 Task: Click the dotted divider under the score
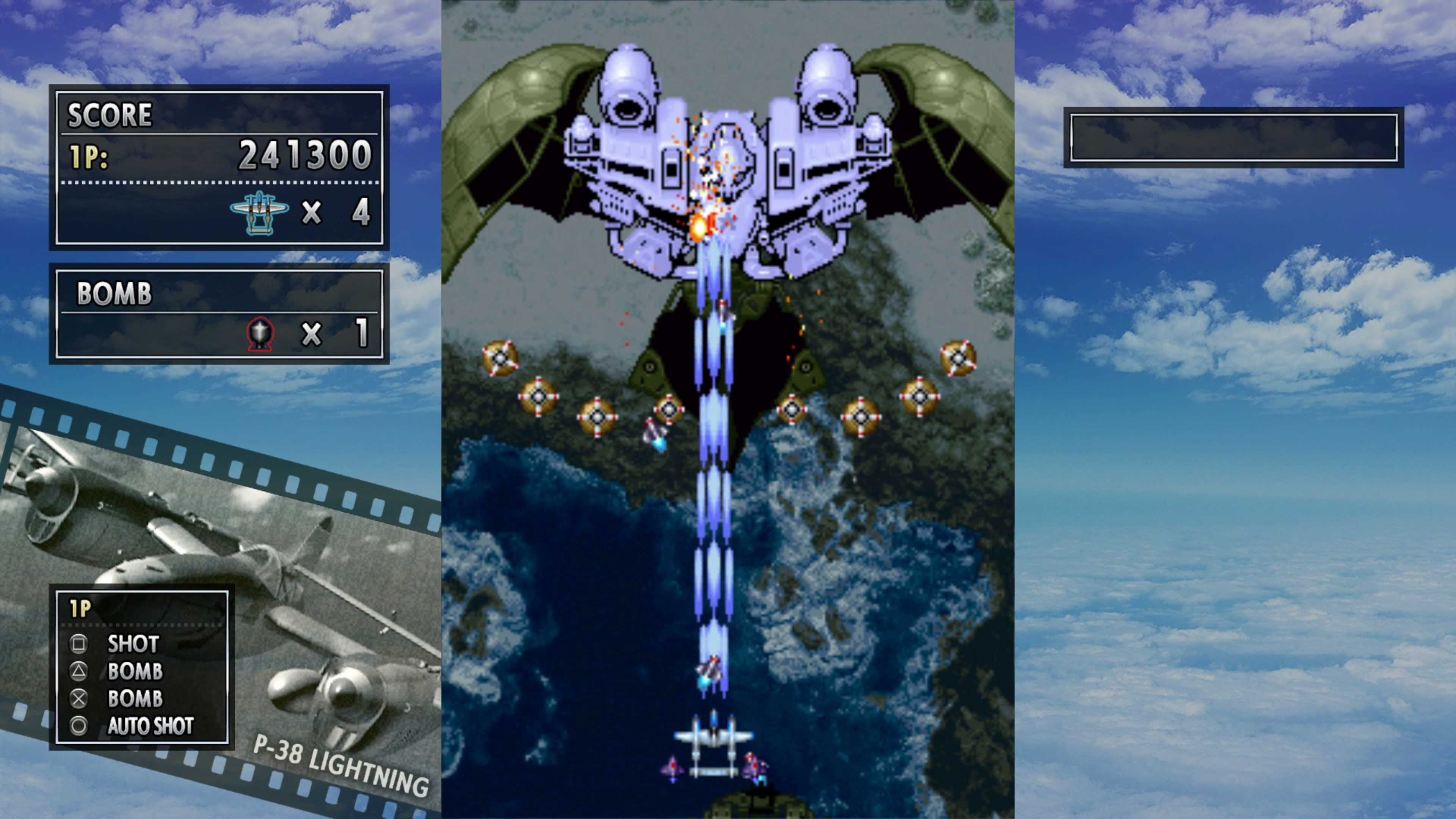(x=220, y=183)
